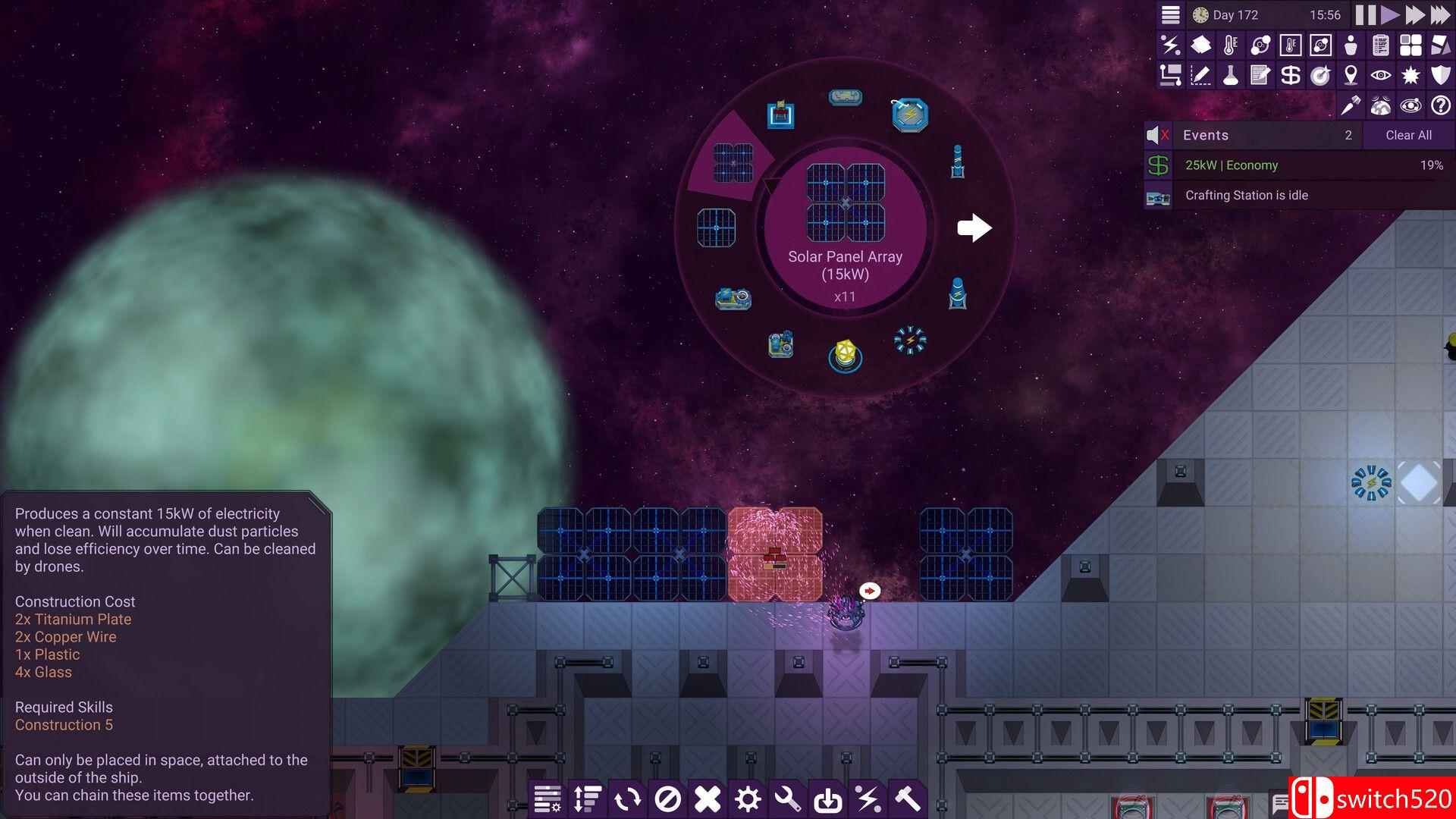Click the Crafting Station is idle event
The image size is (1456, 819).
pyautogui.click(x=1289, y=195)
